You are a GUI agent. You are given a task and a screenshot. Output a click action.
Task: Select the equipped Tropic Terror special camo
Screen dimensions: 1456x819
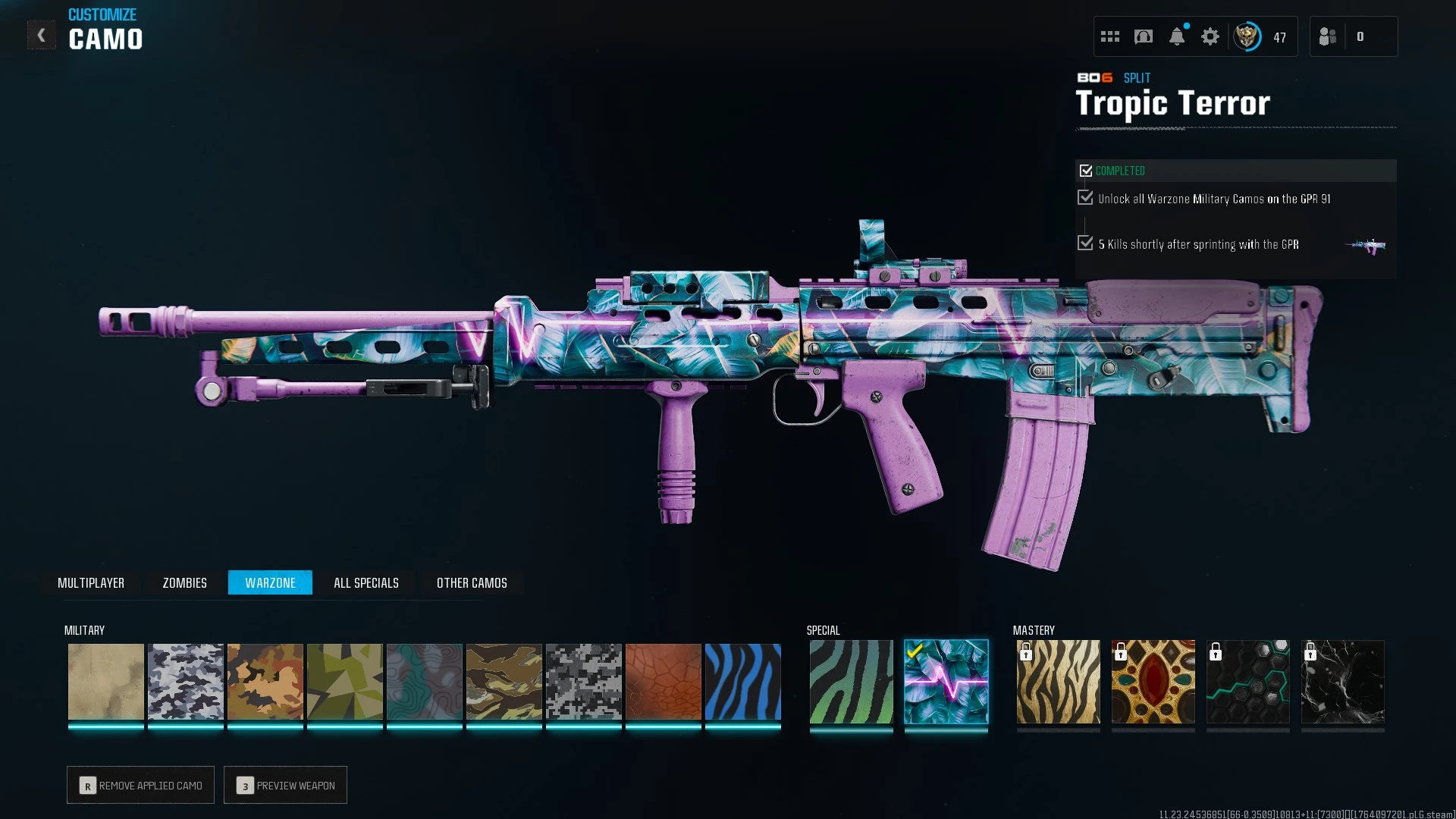tap(946, 685)
